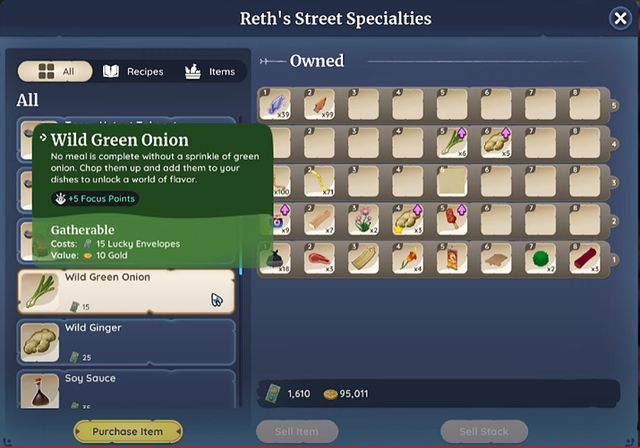
Task: Click the Sell Item button
Action: click(x=295, y=431)
